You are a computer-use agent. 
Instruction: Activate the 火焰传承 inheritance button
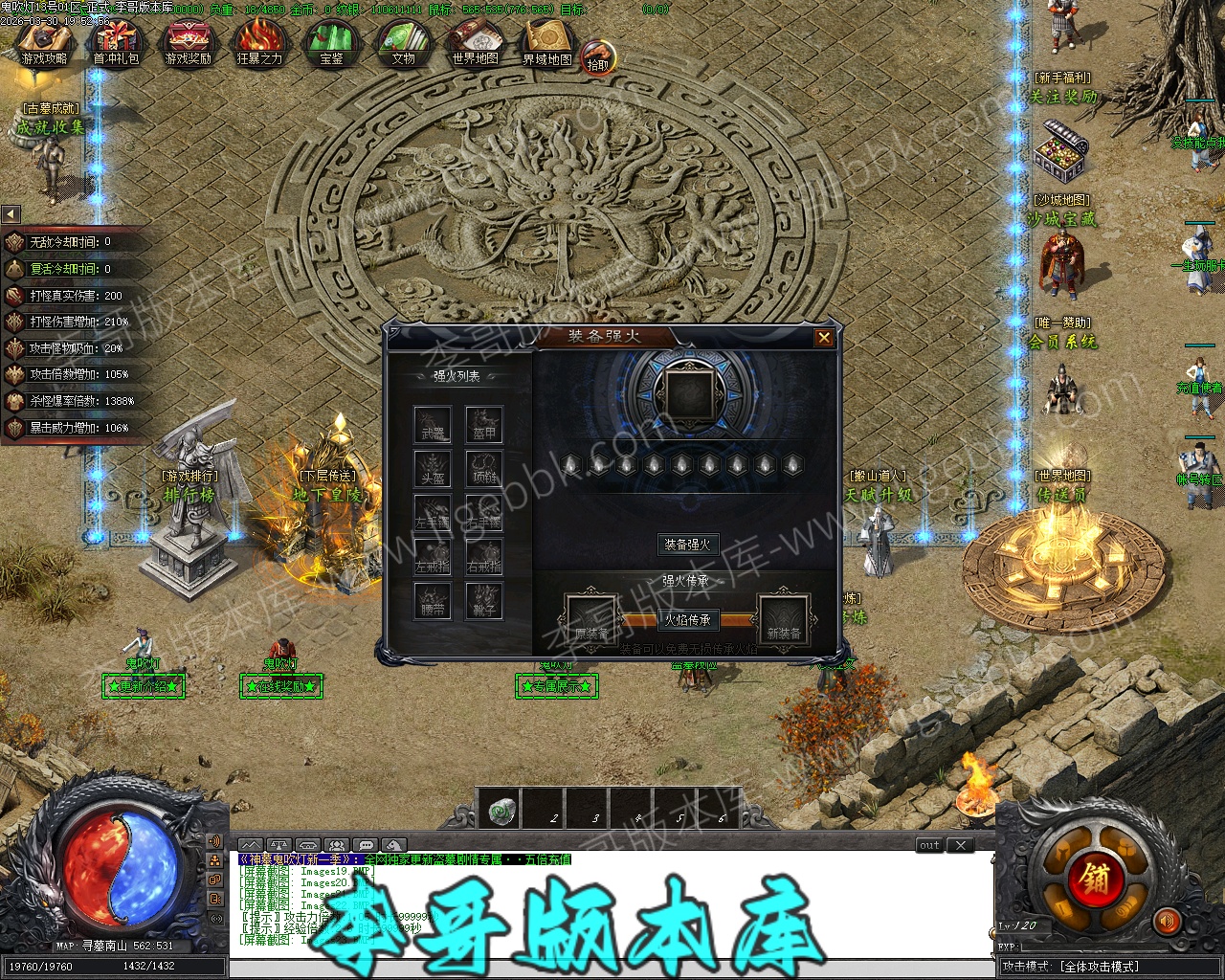687,620
